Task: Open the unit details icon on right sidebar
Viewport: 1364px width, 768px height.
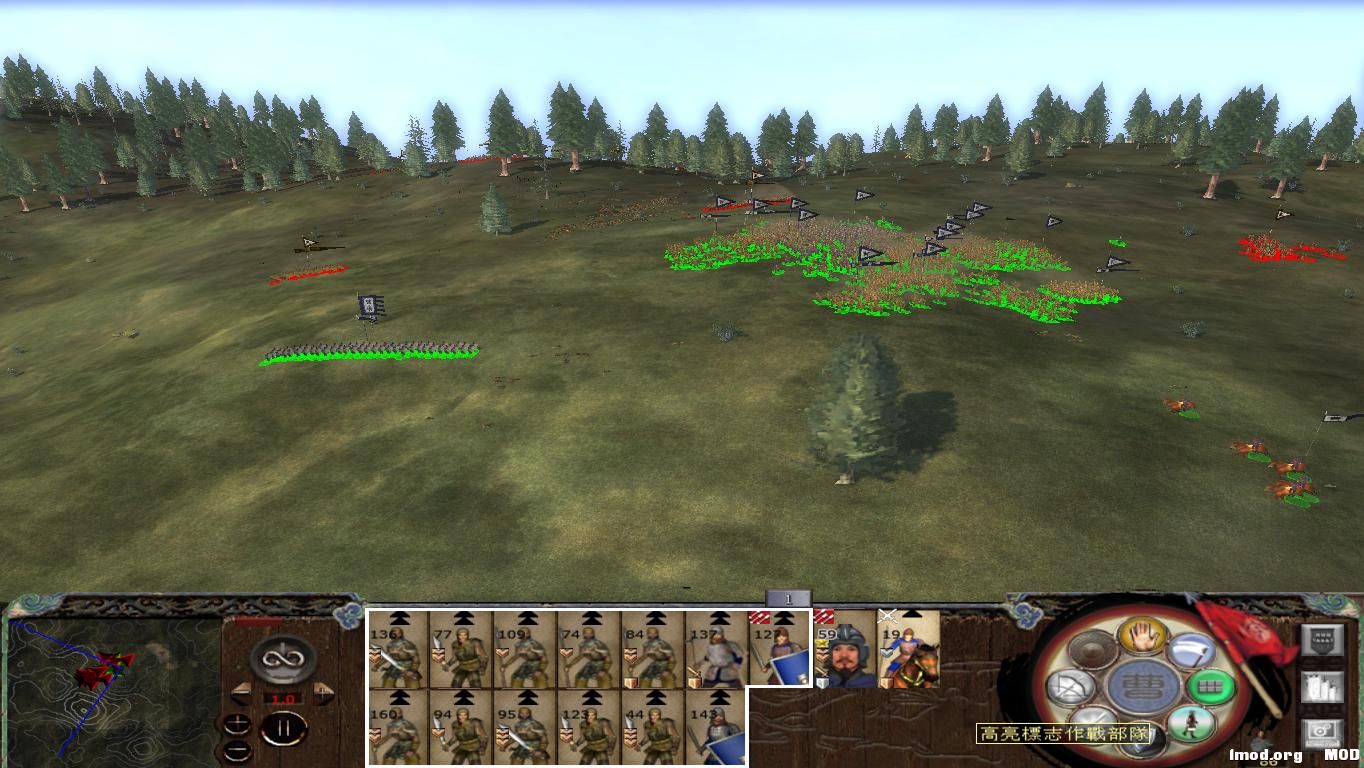Action: coord(1322,688)
